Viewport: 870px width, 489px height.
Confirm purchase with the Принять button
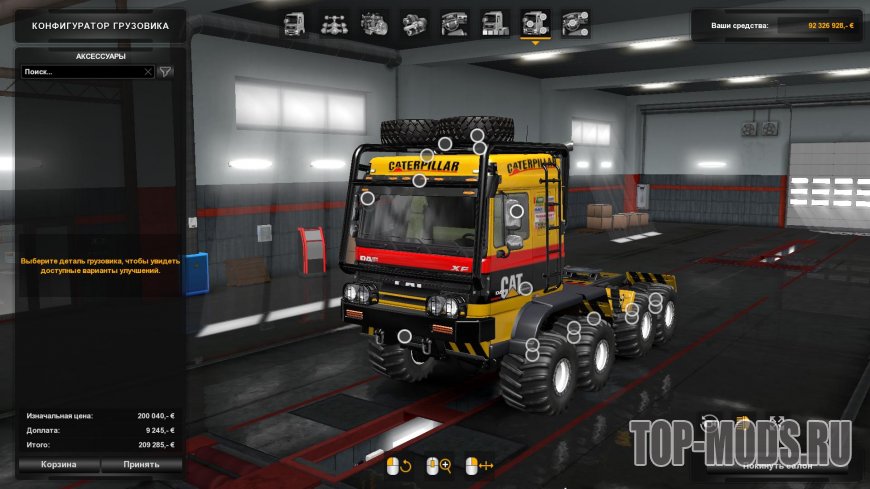[142, 465]
